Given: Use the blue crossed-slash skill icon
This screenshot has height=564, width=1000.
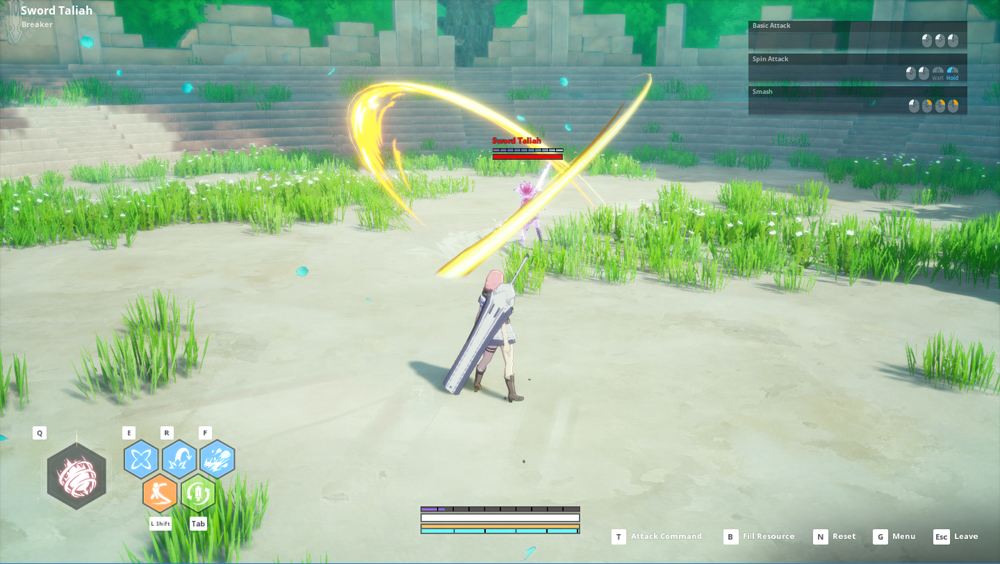Looking at the screenshot, I should coord(141,459).
